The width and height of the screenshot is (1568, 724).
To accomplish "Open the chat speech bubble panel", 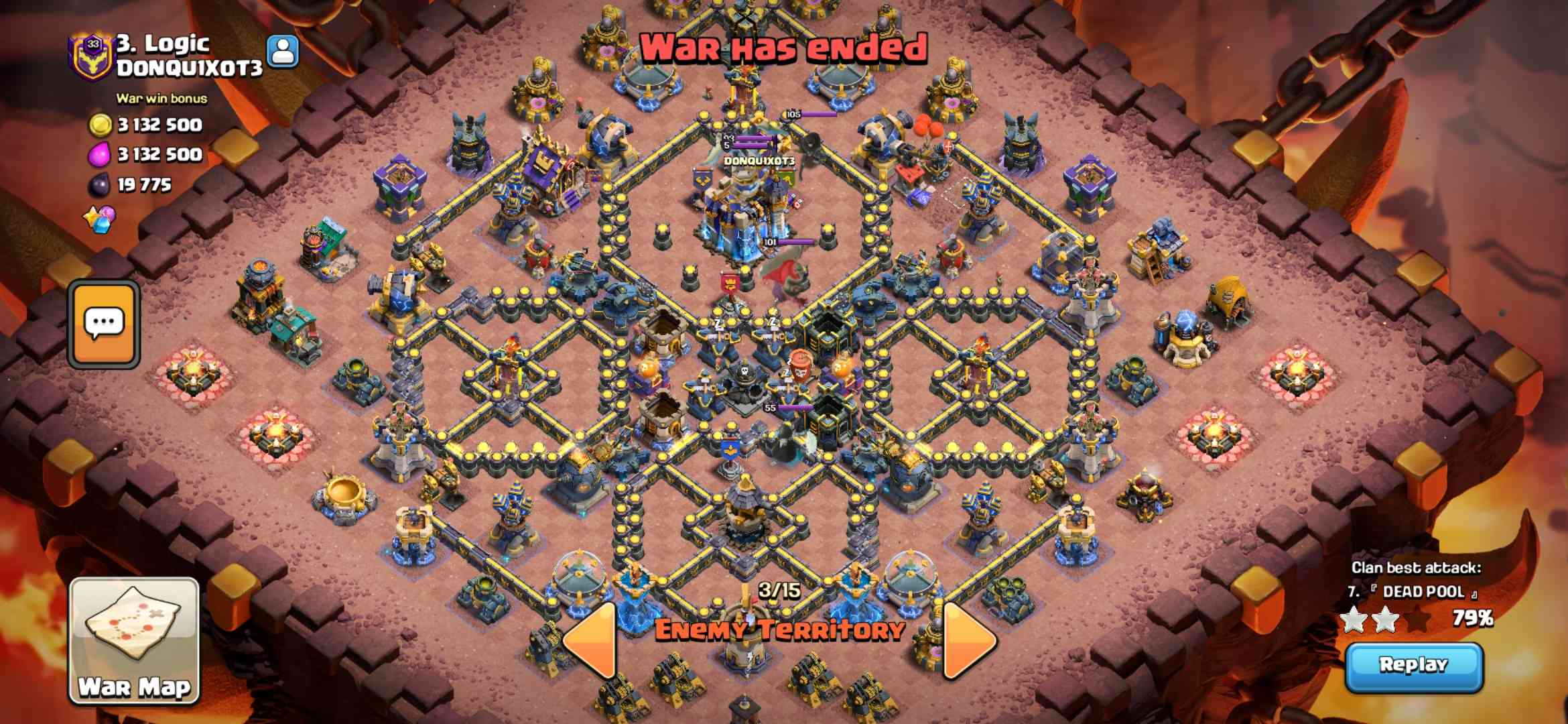I will [x=104, y=324].
